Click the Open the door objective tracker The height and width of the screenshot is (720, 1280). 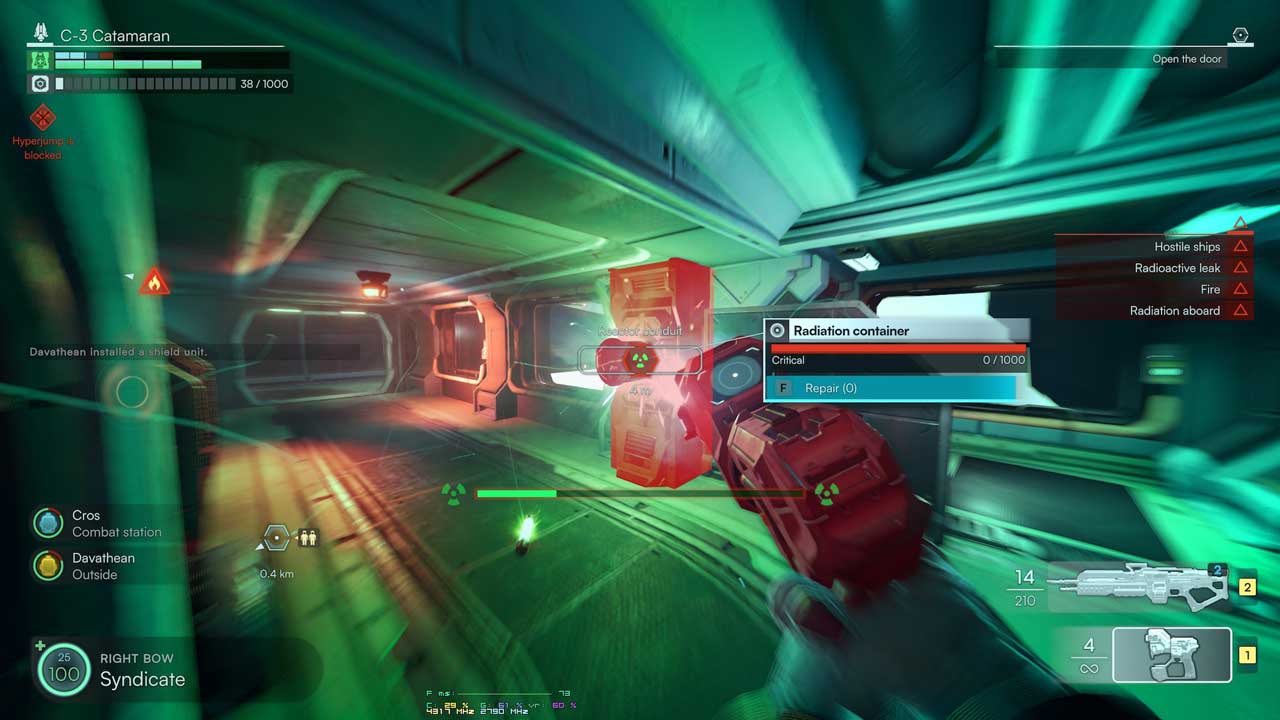[x=1186, y=59]
